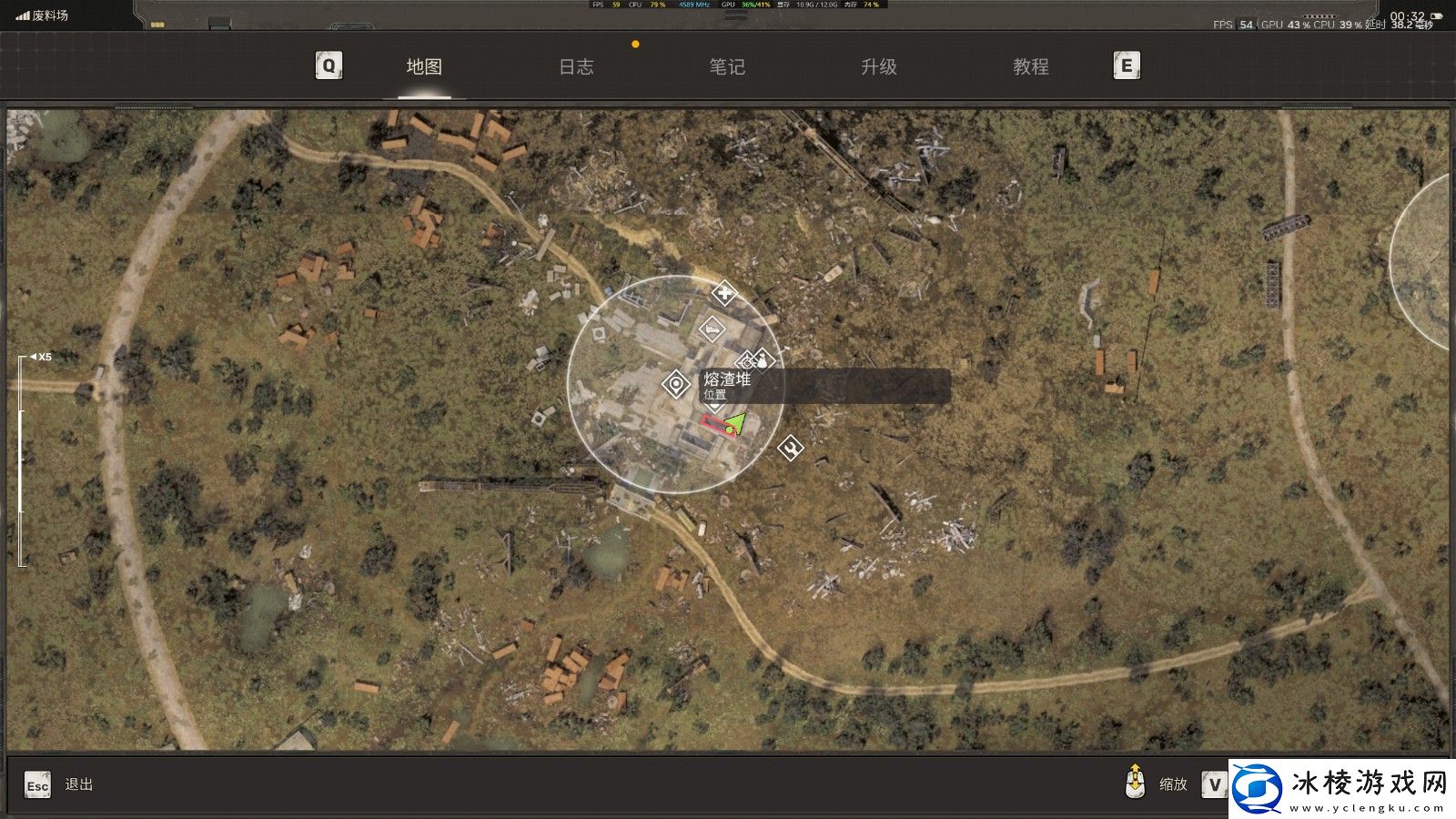Switch to the 地图 (Map) tab
Viewport: 1456px width, 819px height.
pyautogui.click(x=424, y=66)
